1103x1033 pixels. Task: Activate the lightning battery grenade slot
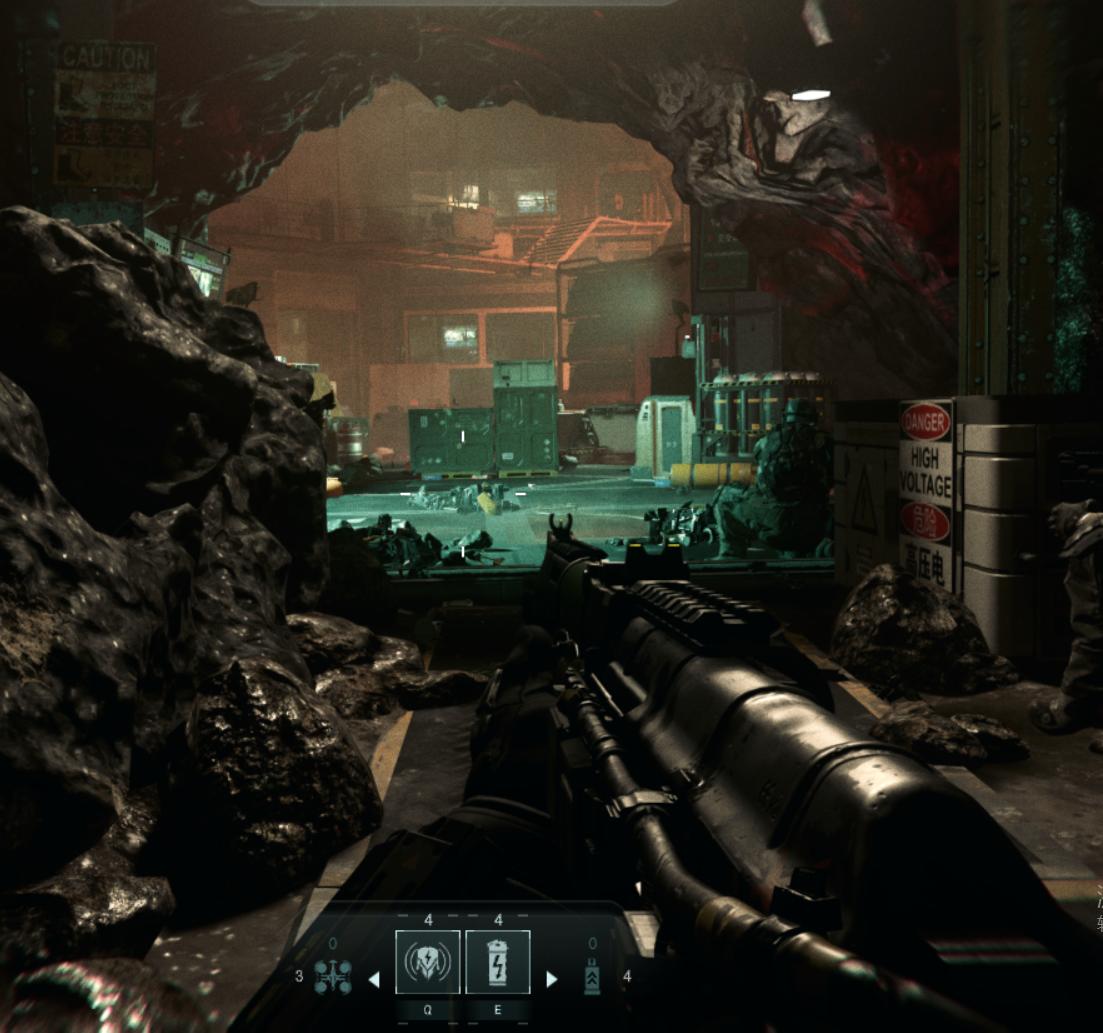point(497,962)
